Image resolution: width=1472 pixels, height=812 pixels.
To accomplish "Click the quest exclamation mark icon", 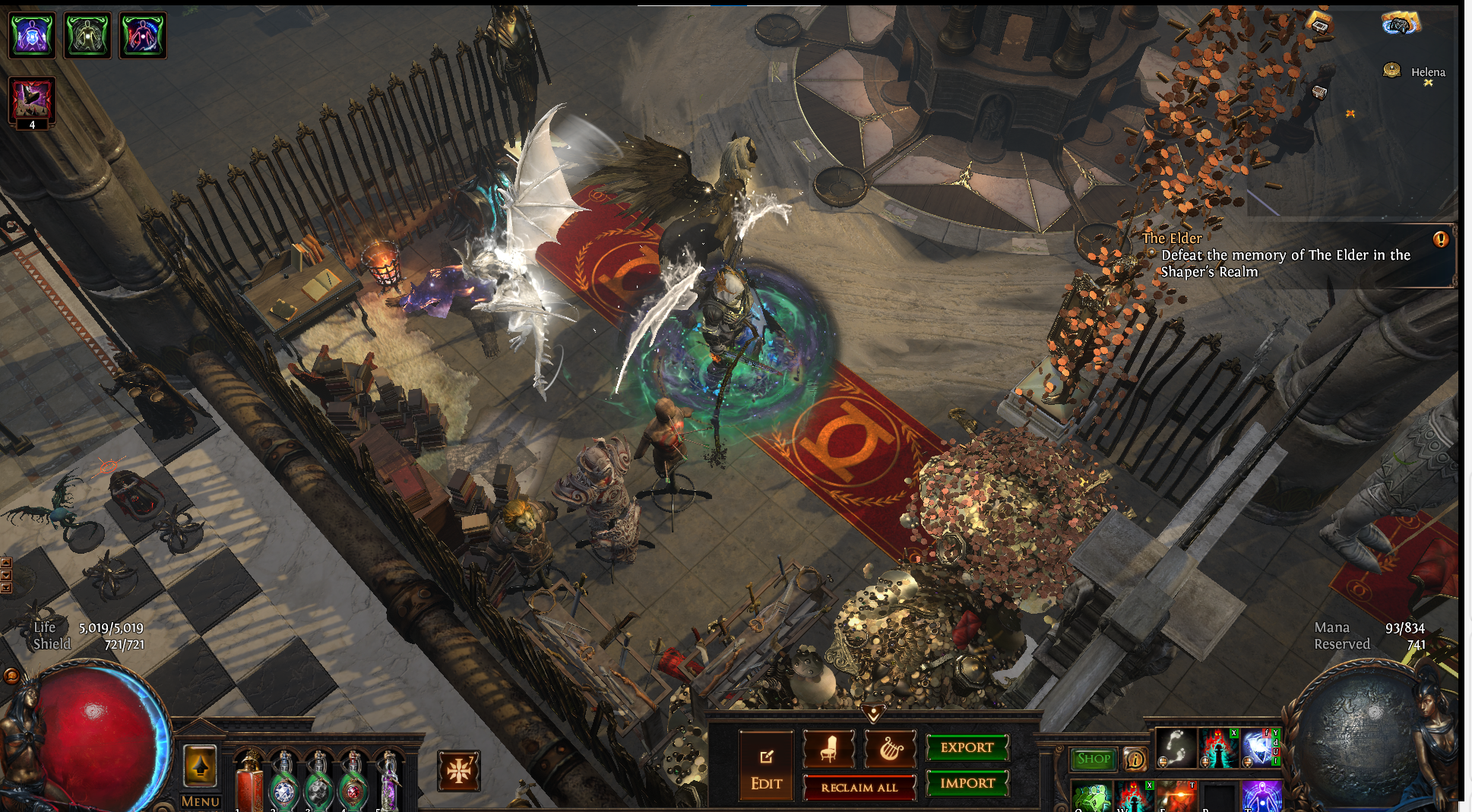I will (x=1440, y=239).
